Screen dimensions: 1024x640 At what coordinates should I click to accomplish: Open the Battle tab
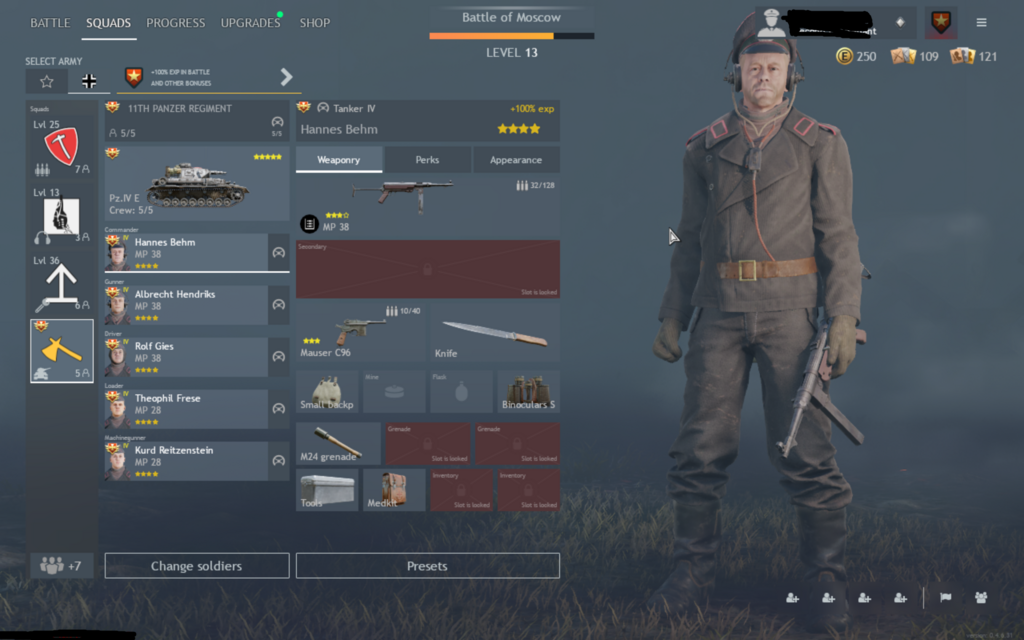pos(50,23)
